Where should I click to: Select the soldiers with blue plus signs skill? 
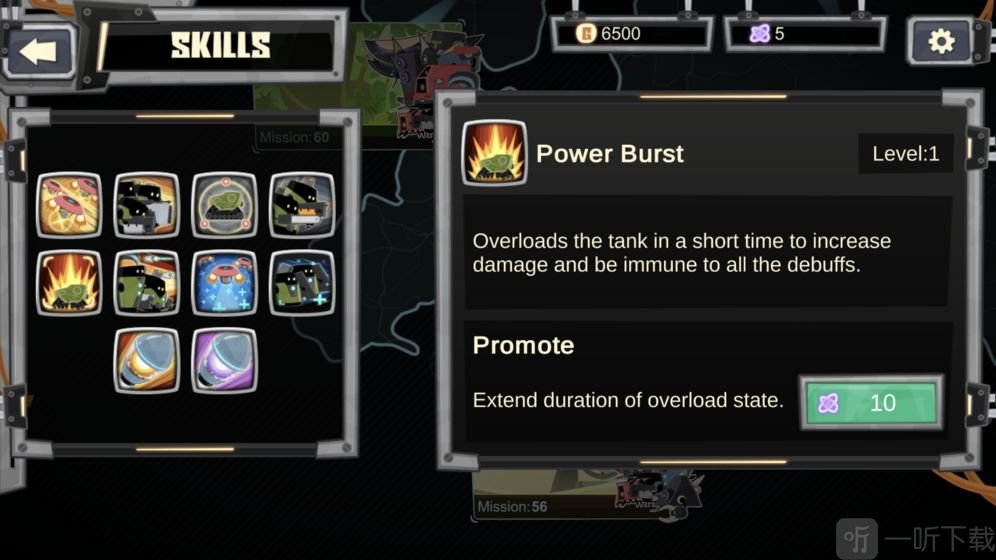pos(302,283)
